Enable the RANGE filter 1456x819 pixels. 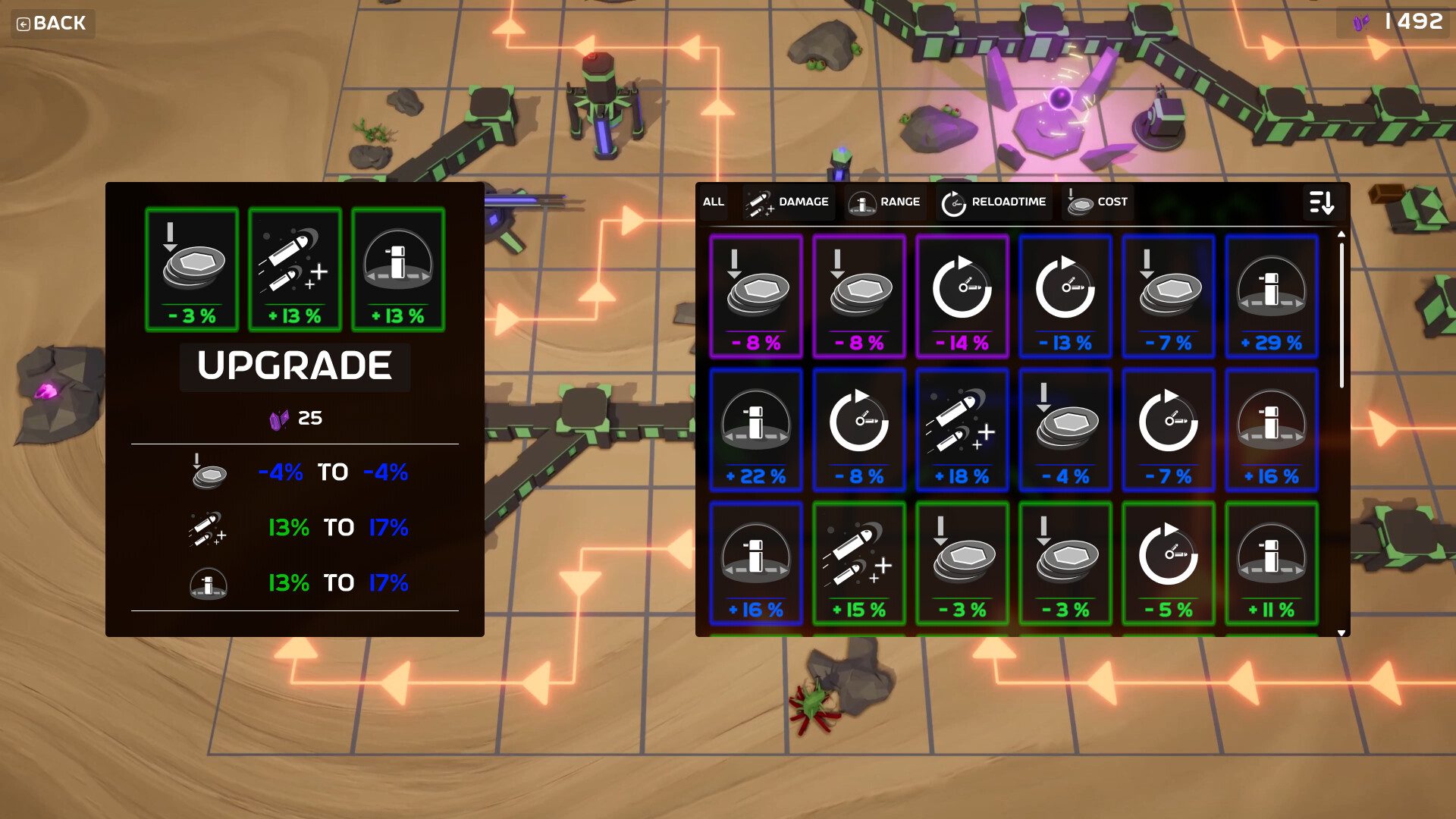click(x=884, y=202)
